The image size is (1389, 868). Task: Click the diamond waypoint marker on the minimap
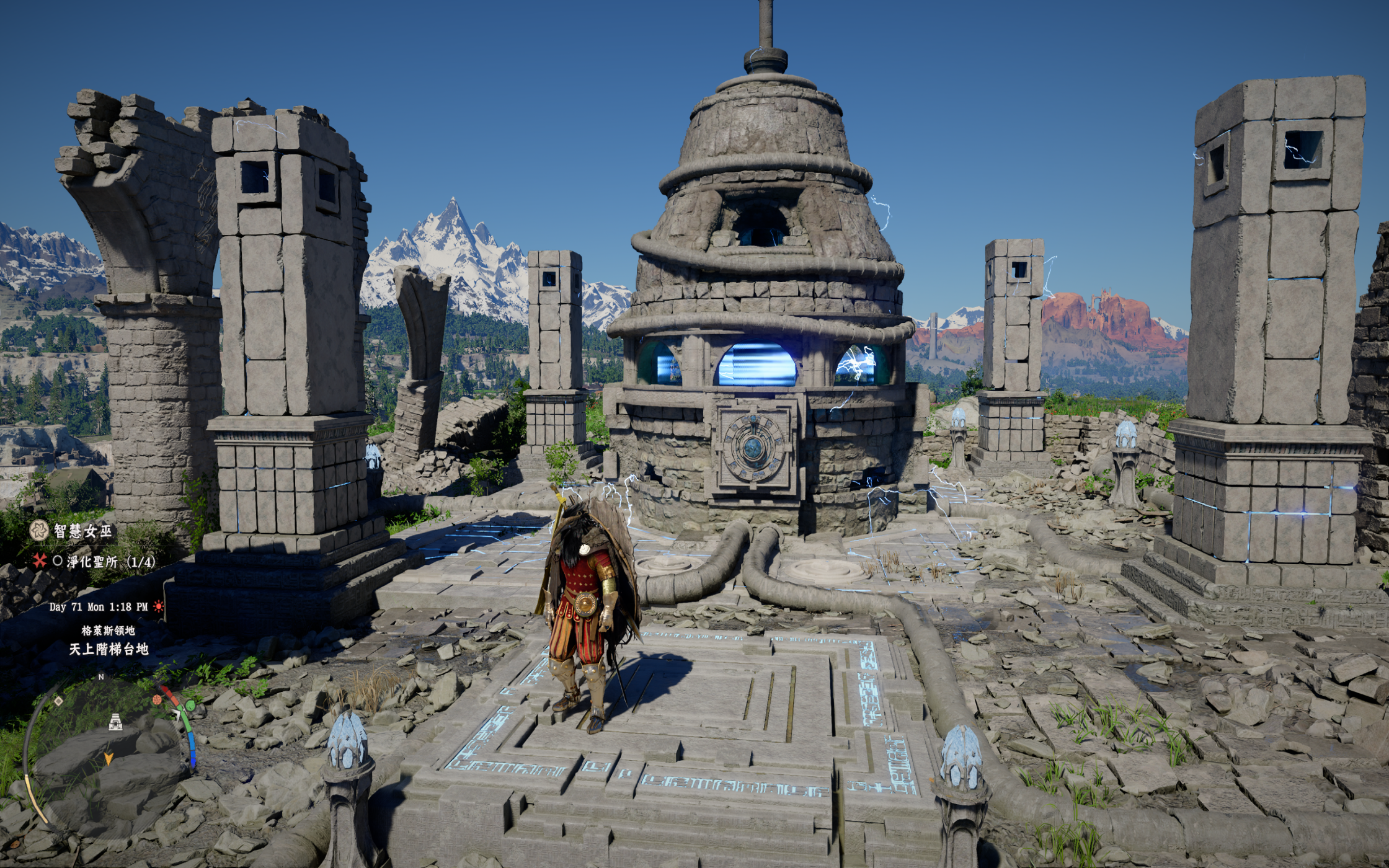(x=58, y=701)
